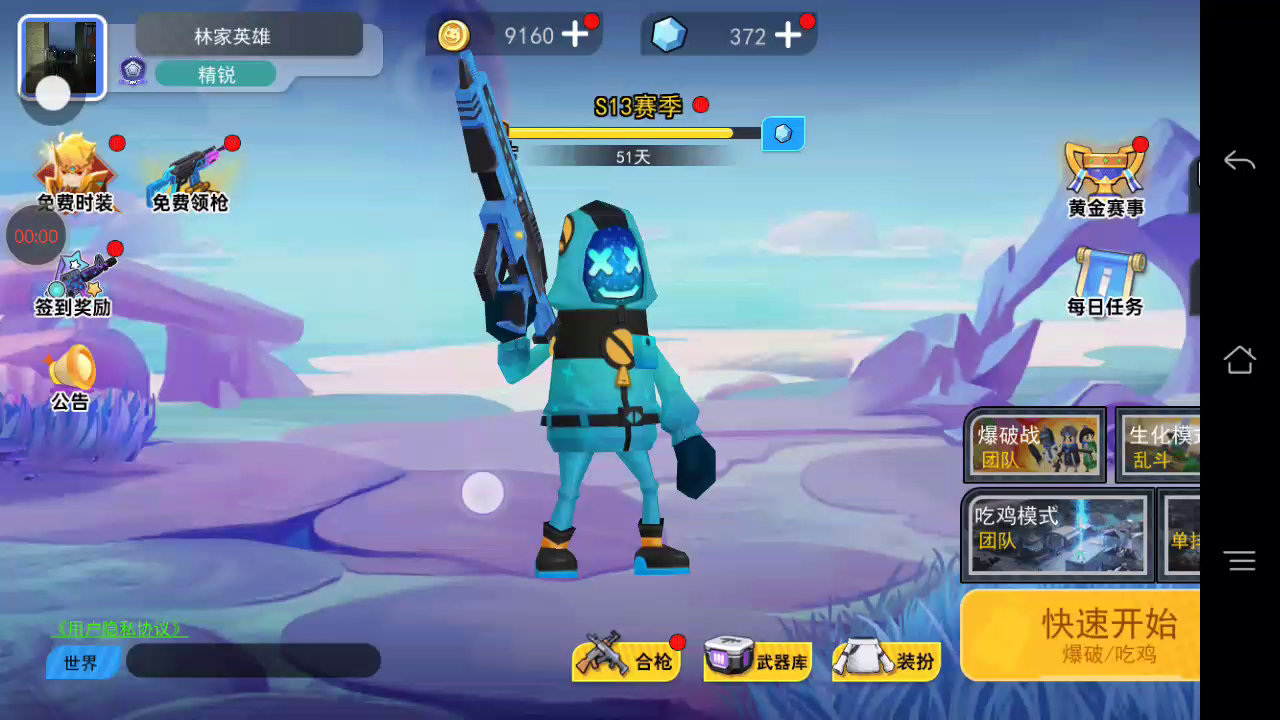Open the 每日任务 daily missions scroll
Viewport: 1280px width, 720px height.
pos(1105,282)
